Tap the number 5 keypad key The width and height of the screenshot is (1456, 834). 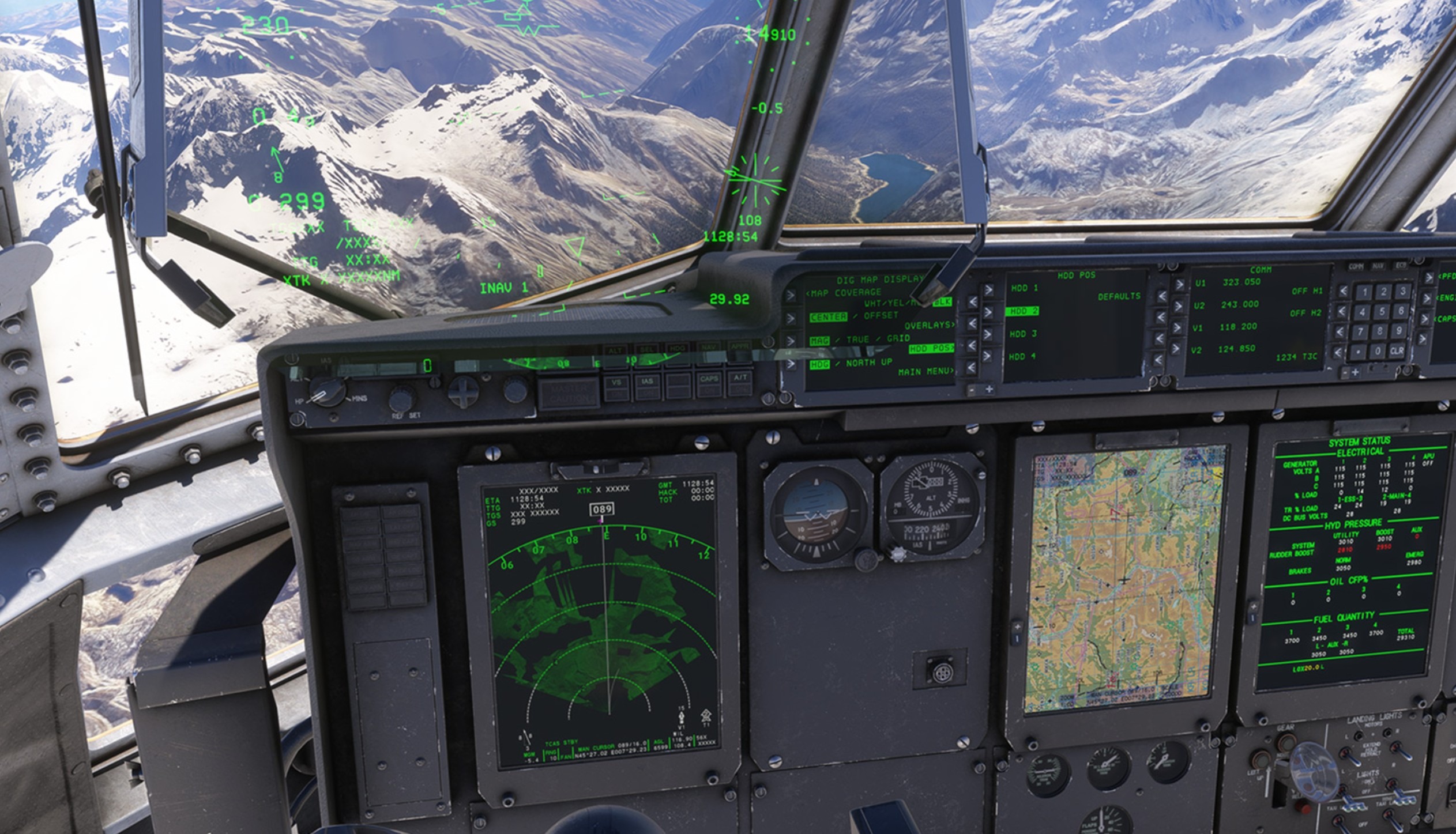pyautogui.click(x=1382, y=312)
